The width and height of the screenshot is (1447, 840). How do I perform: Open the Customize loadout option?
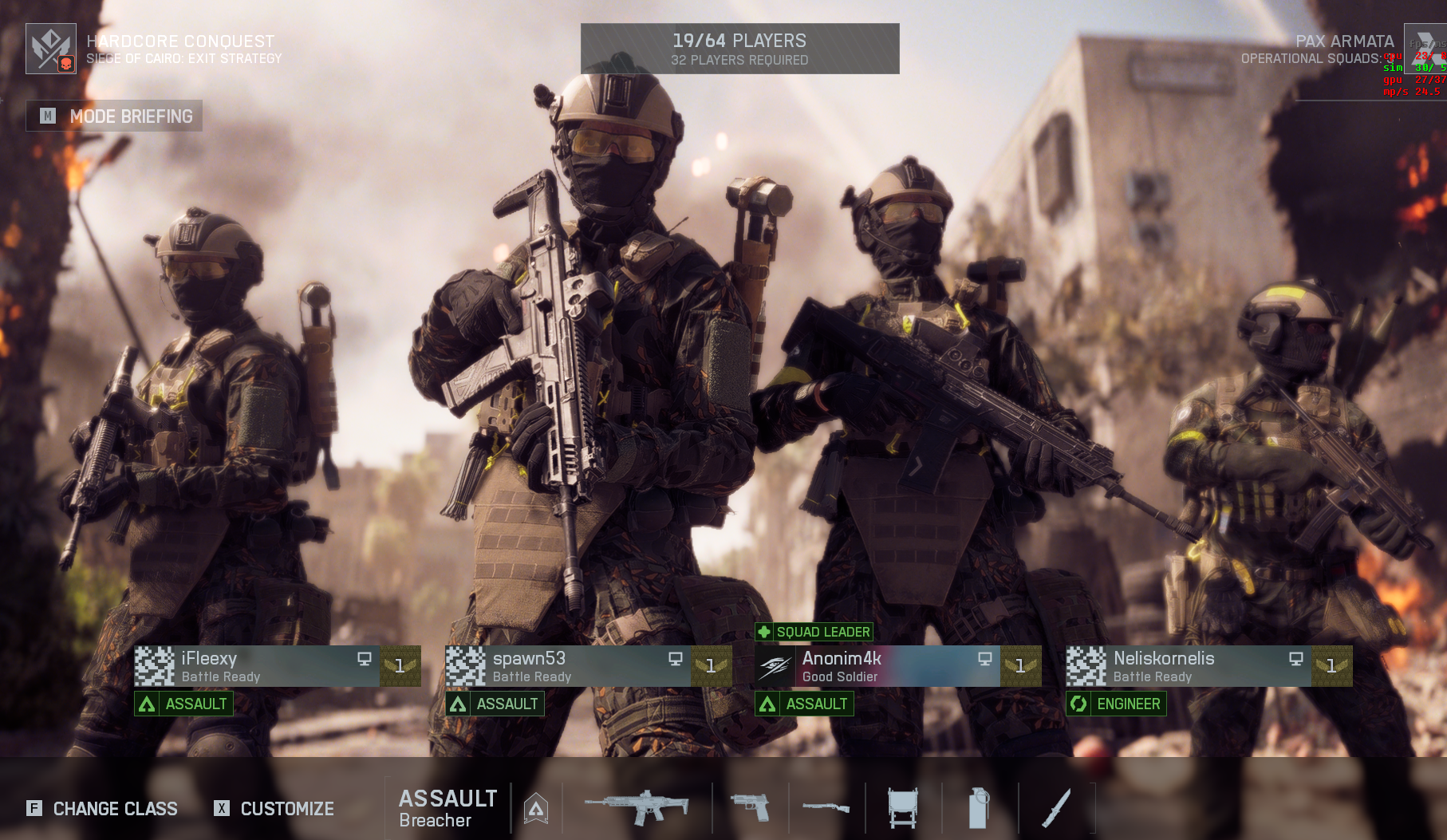click(274, 808)
